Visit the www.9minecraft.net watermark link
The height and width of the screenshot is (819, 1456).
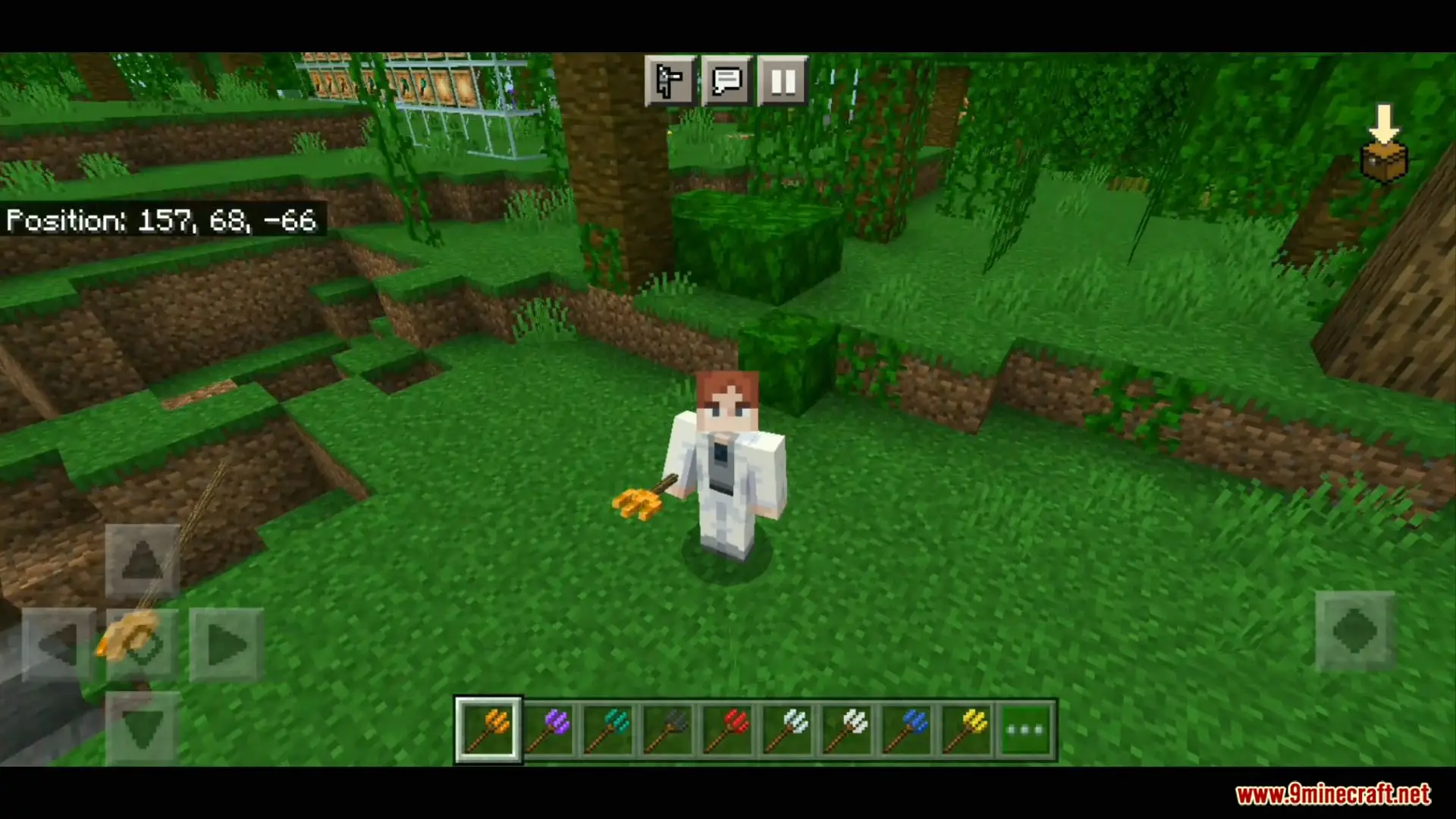point(1332,794)
